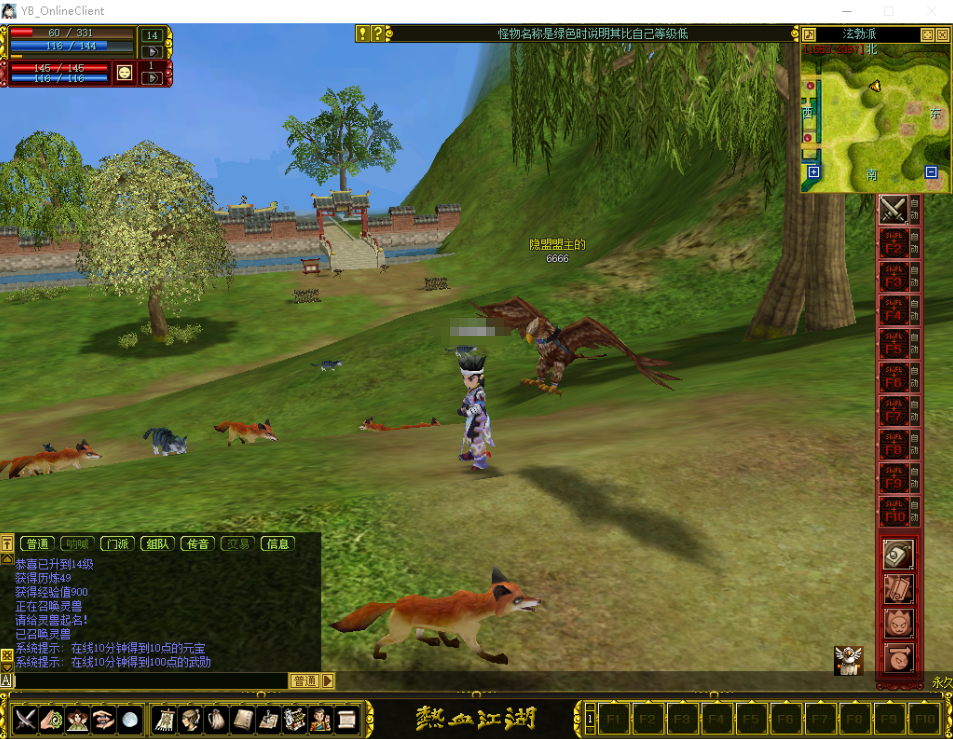The image size is (953, 739).
Task: Click the winged angel icon near the bottom right
Action: click(x=848, y=660)
